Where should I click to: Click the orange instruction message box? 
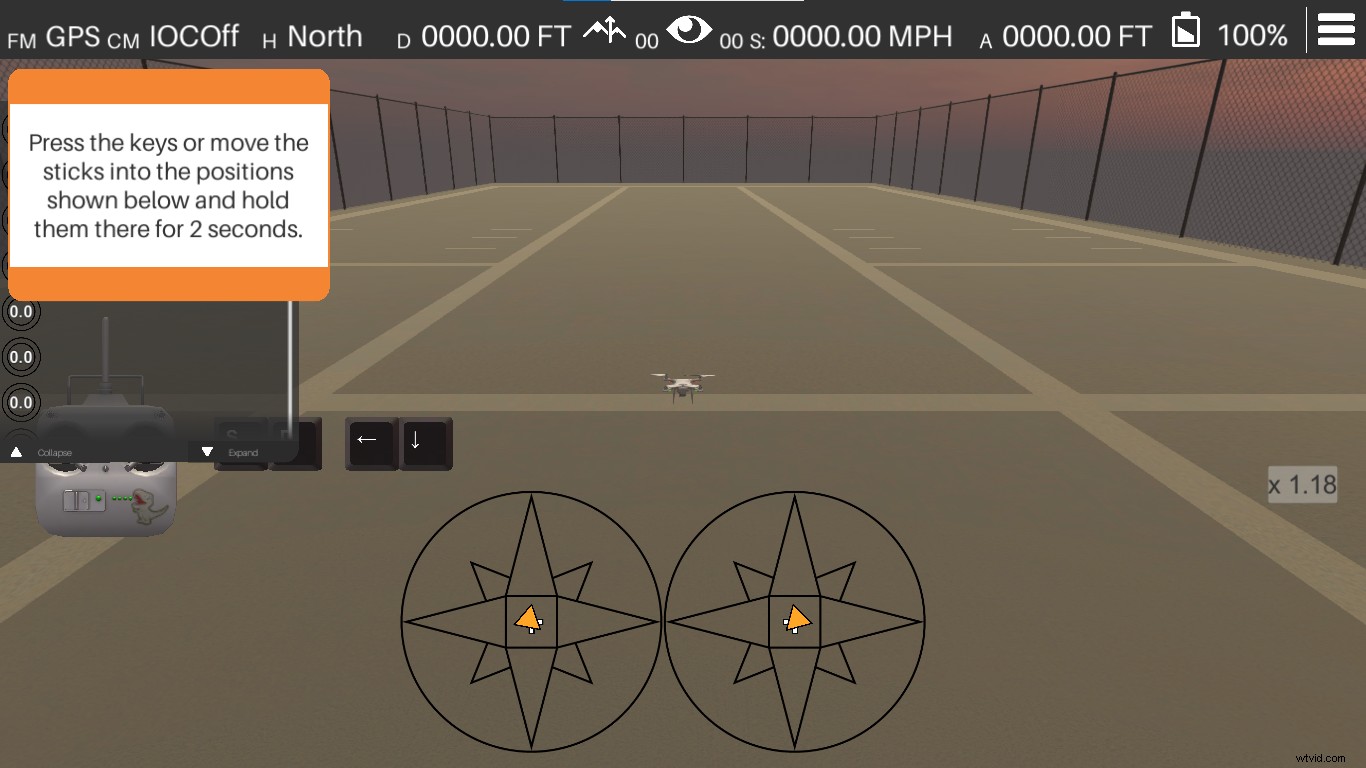coord(168,185)
